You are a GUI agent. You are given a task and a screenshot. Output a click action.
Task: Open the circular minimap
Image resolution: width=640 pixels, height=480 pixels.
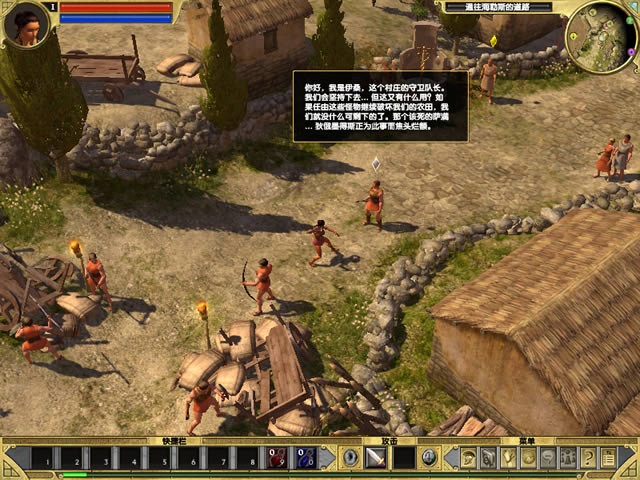pos(601,37)
